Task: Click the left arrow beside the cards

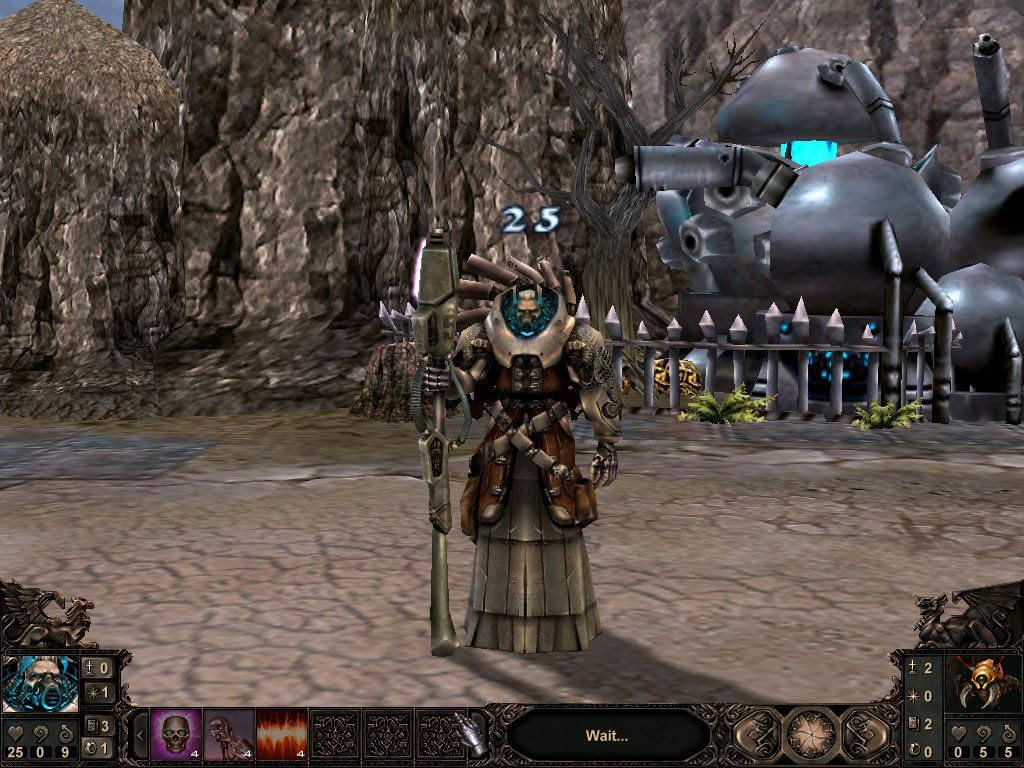Action: click(x=139, y=735)
